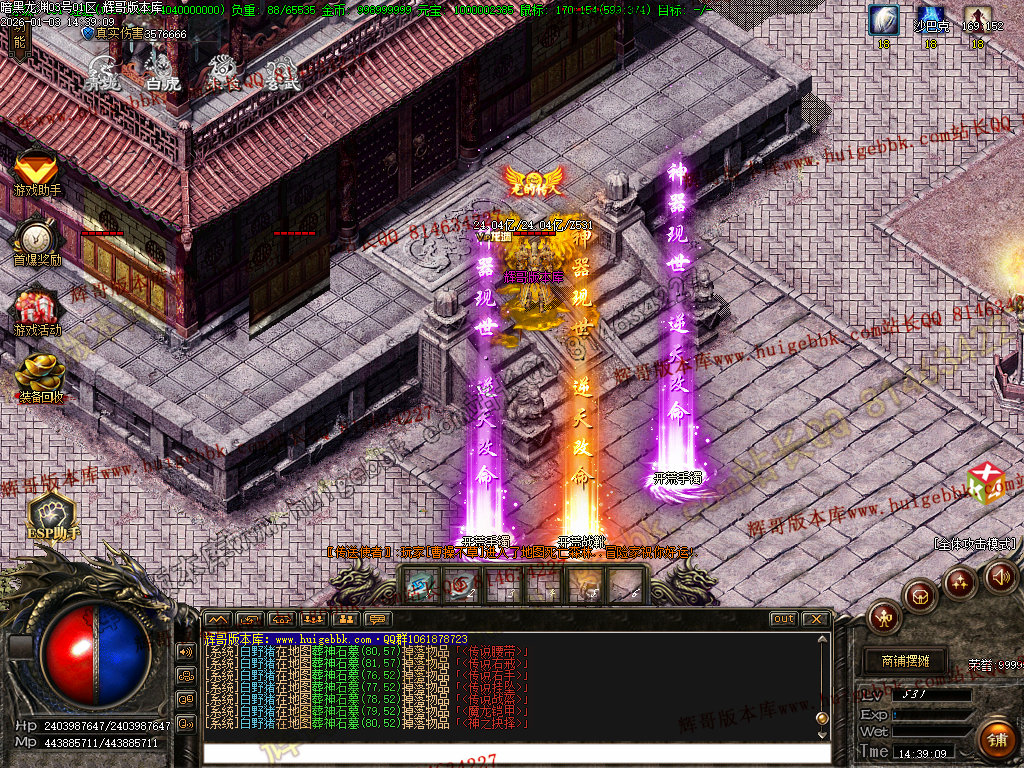Click the 商铺摆摊 shop stall button
This screenshot has height=768, width=1024.
coord(905,661)
